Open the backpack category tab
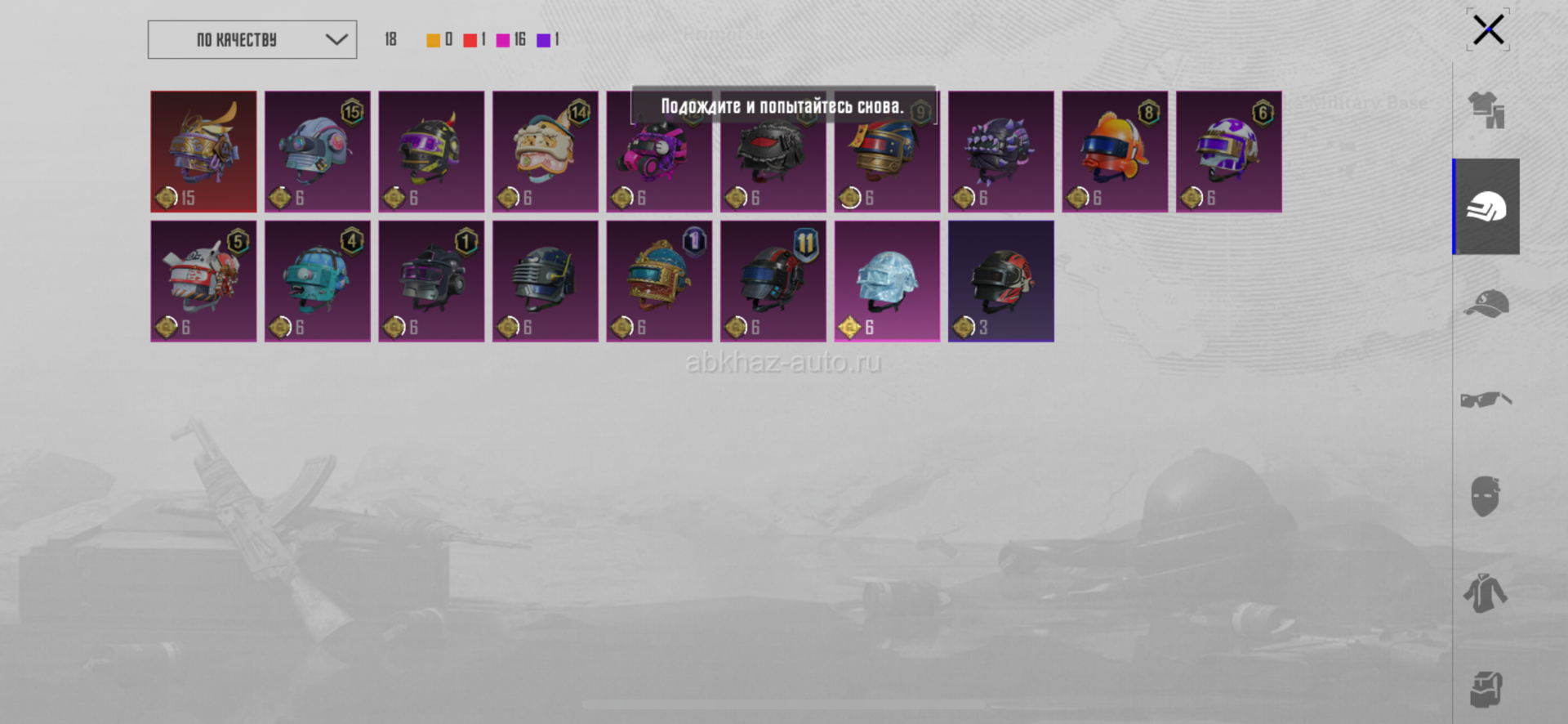 (1486, 689)
